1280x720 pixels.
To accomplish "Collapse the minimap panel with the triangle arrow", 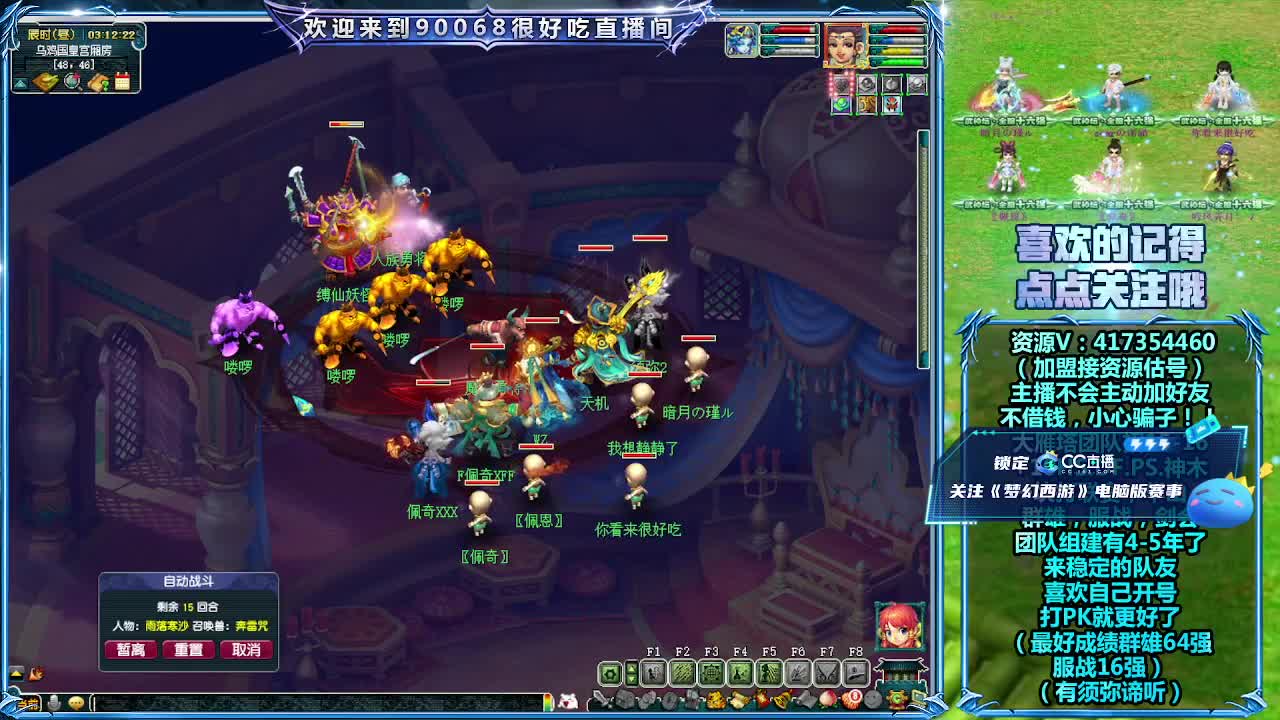I will point(21,83).
